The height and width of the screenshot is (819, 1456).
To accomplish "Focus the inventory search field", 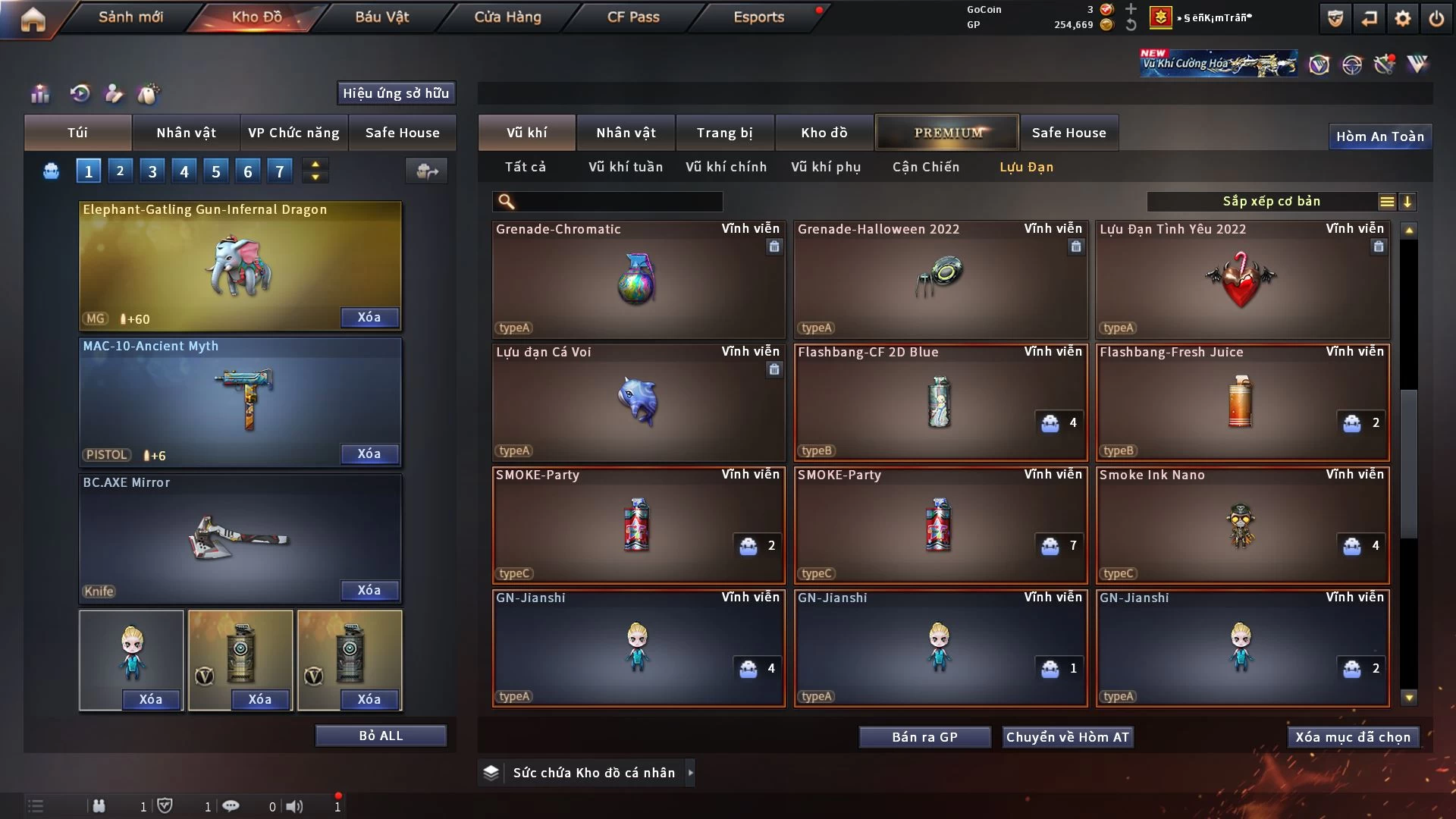I will coord(618,202).
